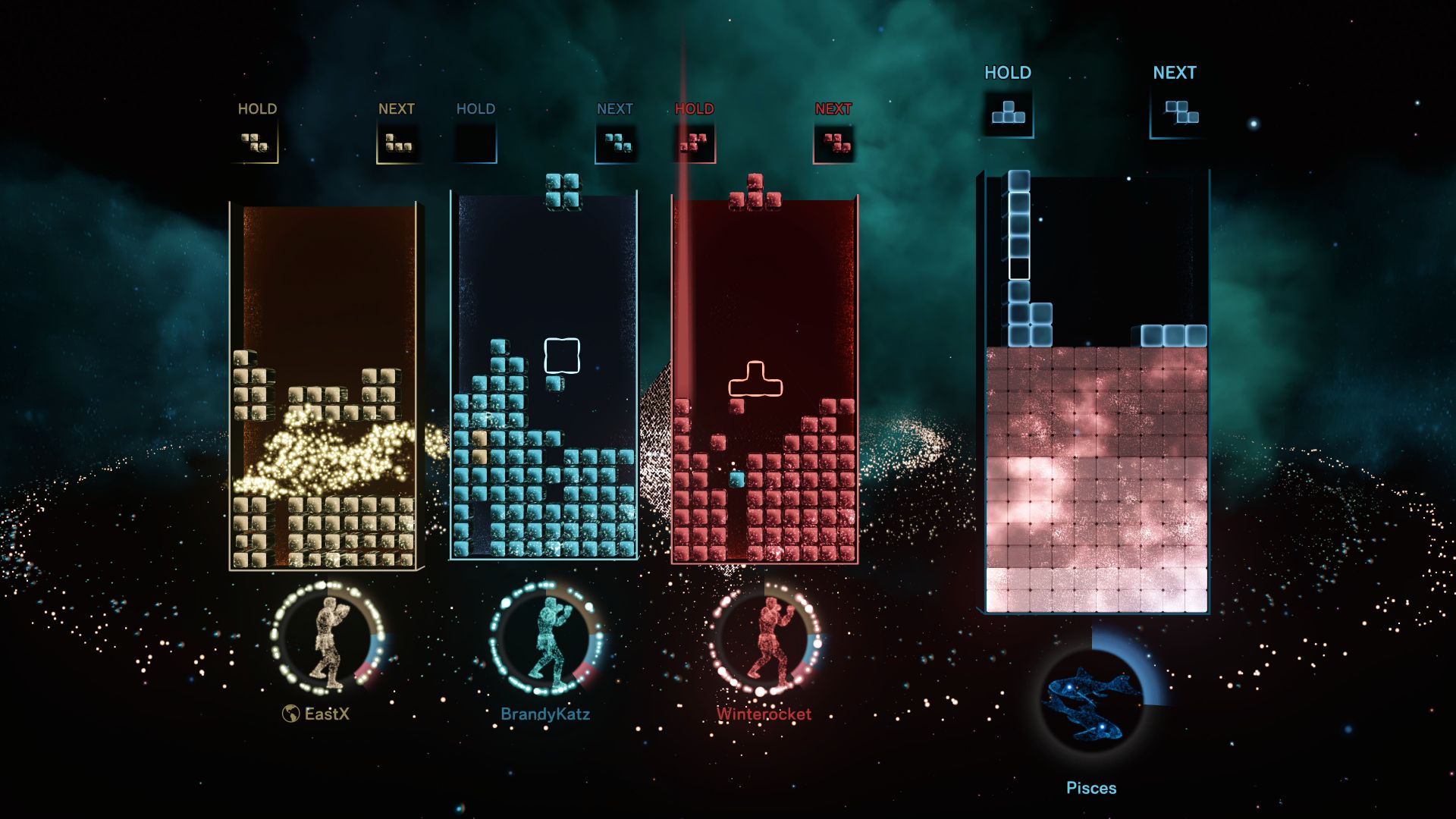Select BrandyKatz's blue next piece box
Image resolution: width=1456 pixels, height=819 pixels.
(x=617, y=142)
